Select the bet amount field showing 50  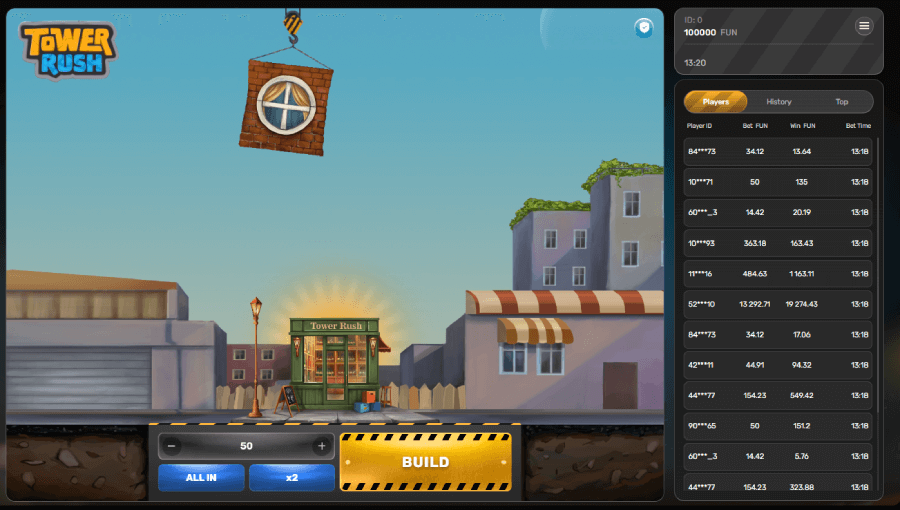[x=247, y=446]
